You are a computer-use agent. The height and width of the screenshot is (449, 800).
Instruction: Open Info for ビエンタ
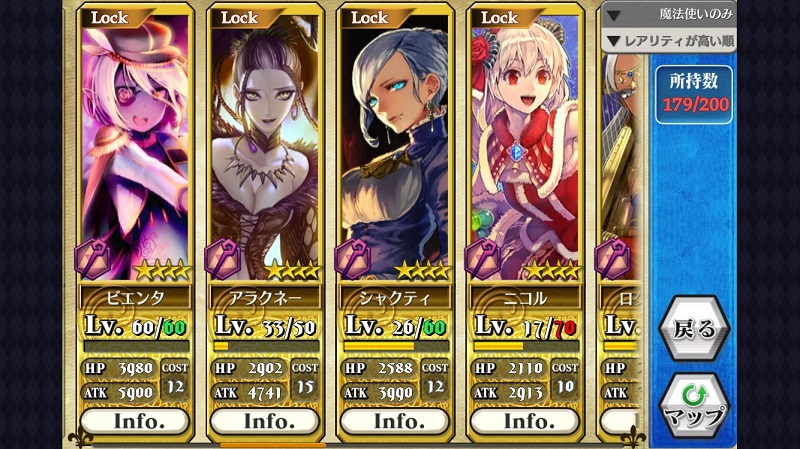135,420
